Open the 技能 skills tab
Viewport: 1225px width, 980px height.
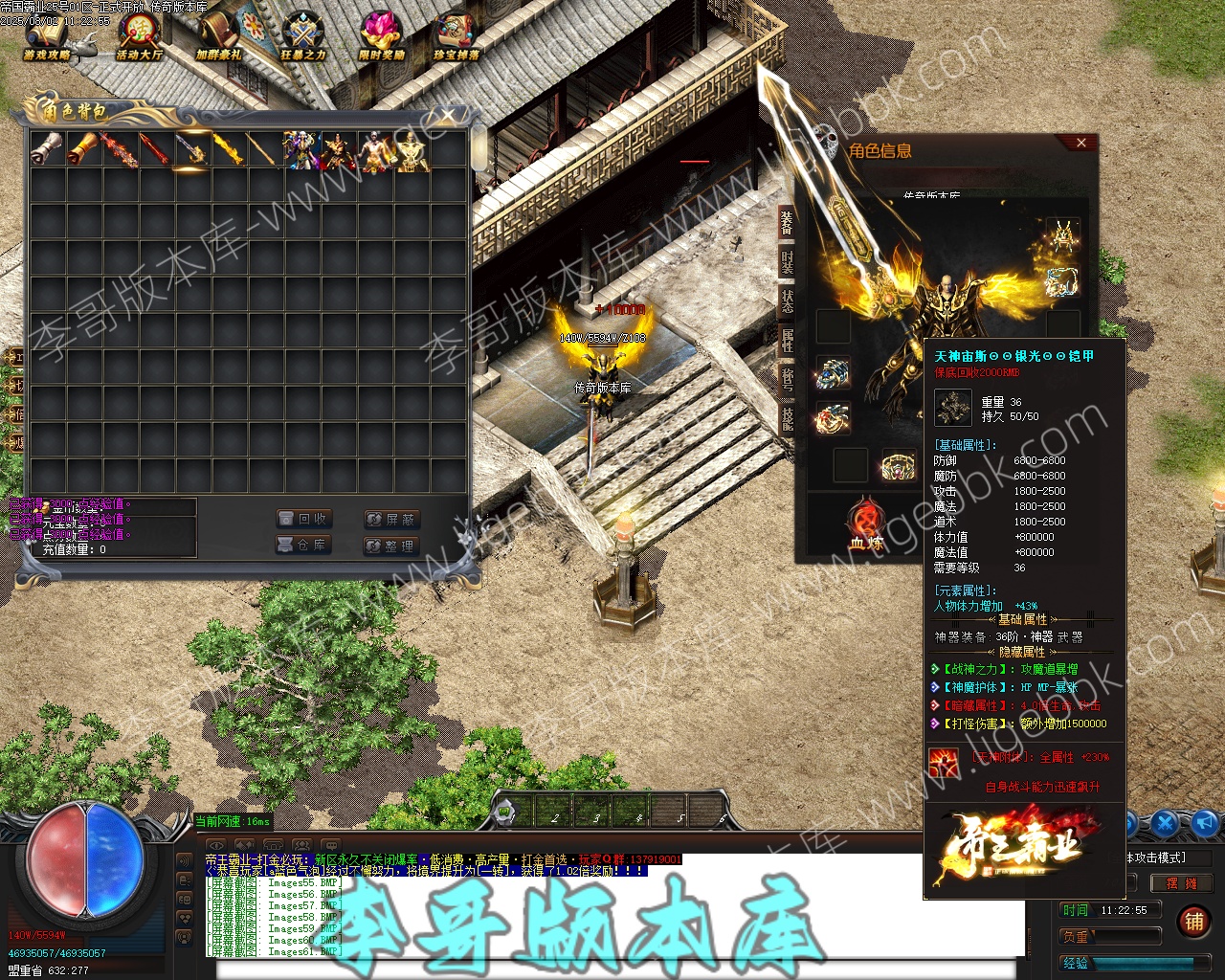coord(787,418)
